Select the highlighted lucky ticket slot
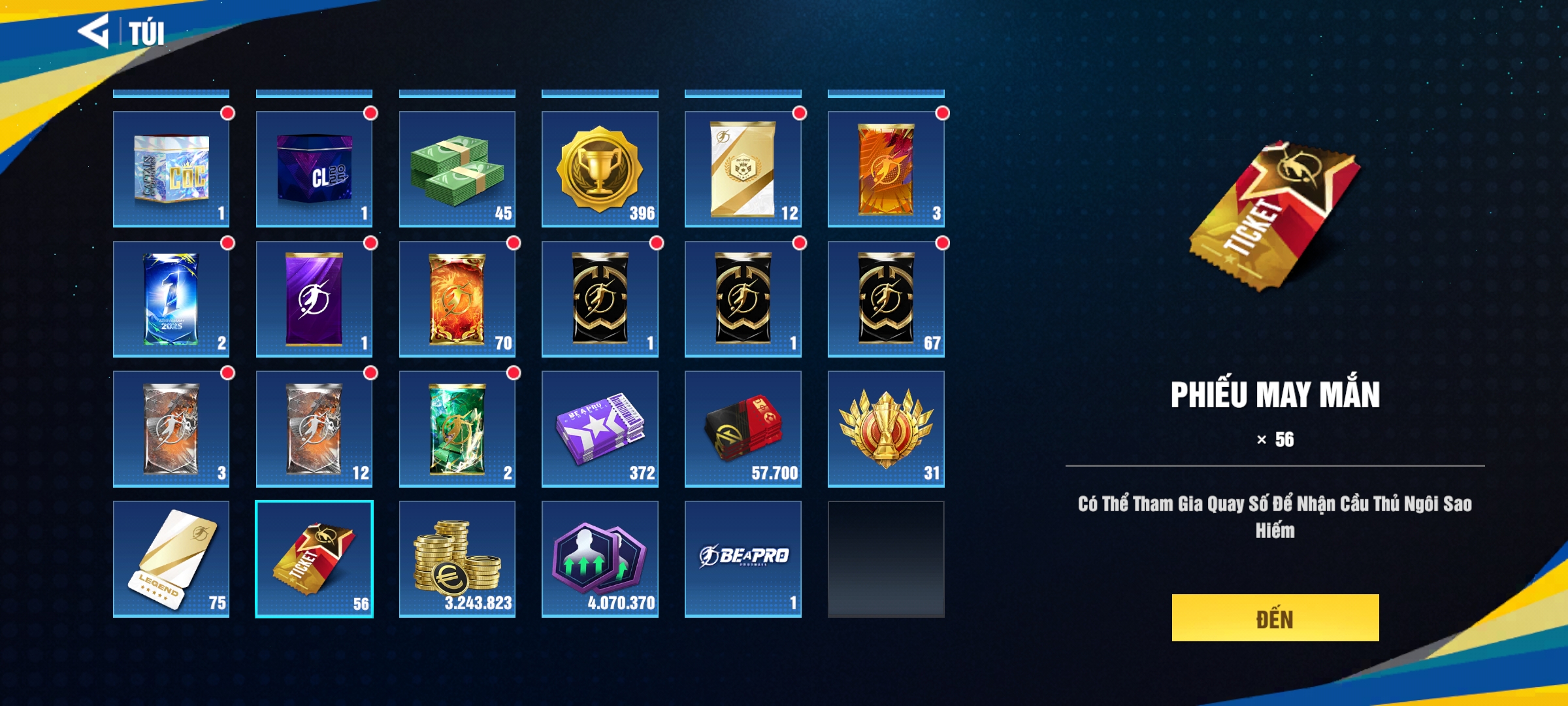Image resolution: width=1568 pixels, height=706 pixels. coord(314,559)
